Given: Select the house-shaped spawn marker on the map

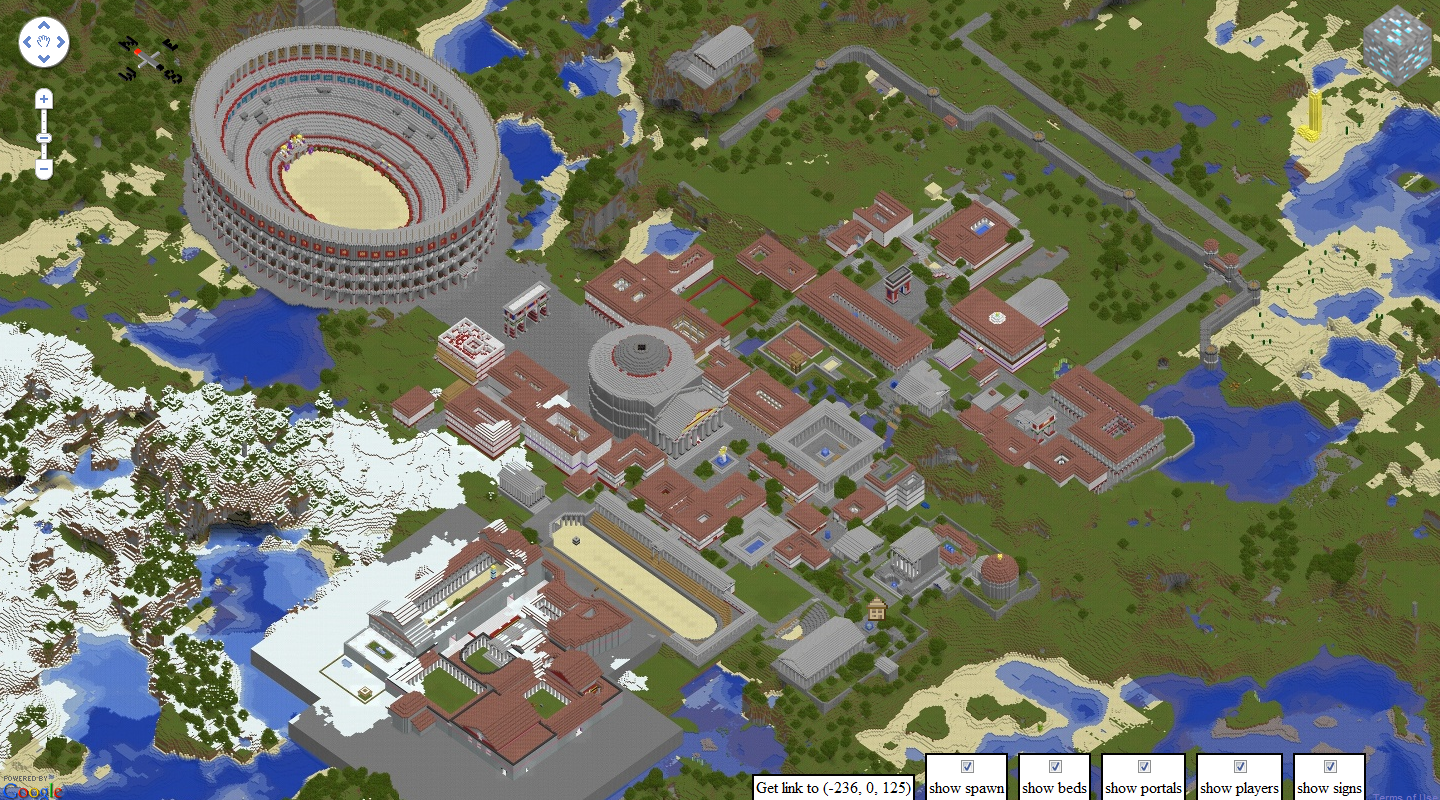Looking at the screenshot, I should tap(877, 608).
